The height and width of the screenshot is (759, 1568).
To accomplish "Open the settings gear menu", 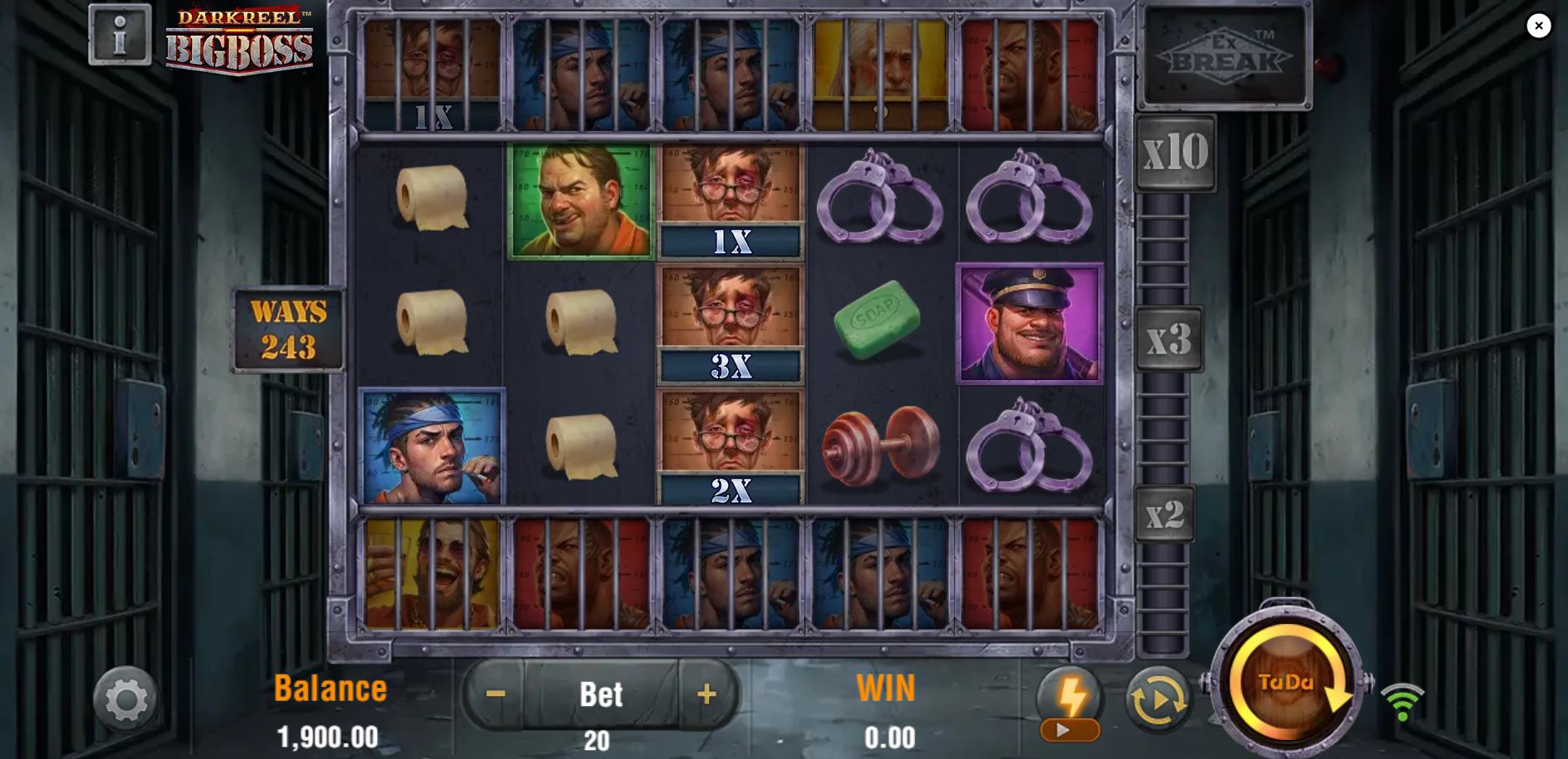I will click(x=126, y=699).
